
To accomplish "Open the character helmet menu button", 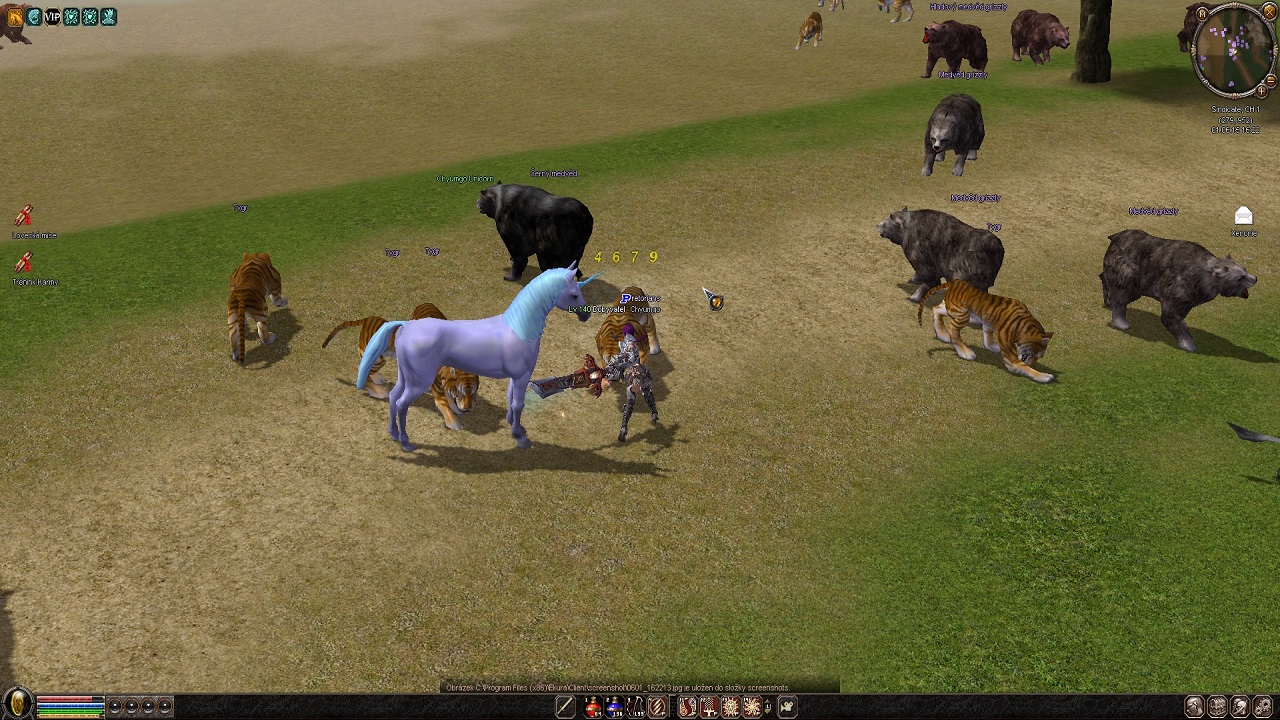I will coord(1194,707).
